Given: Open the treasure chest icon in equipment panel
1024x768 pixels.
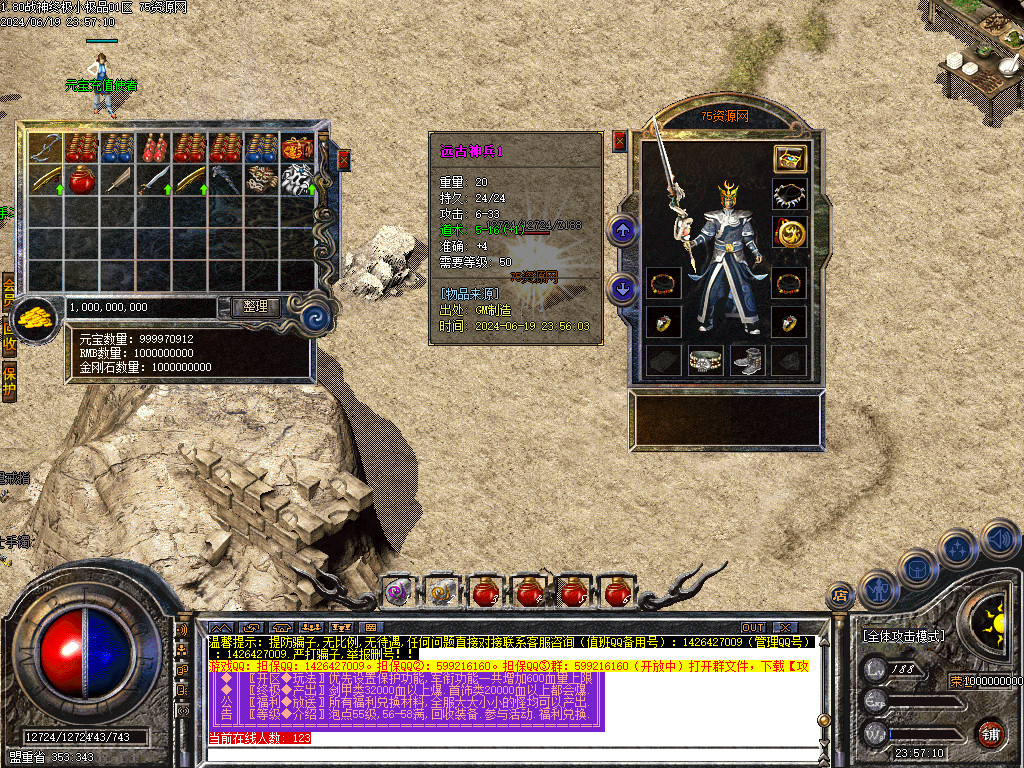Looking at the screenshot, I should [x=789, y=158].
